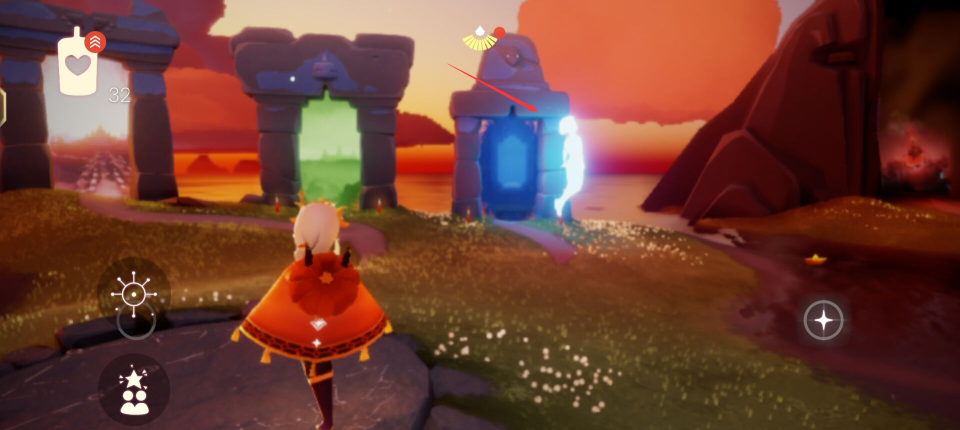Open the star and friends emote menu

pos(134,390)
